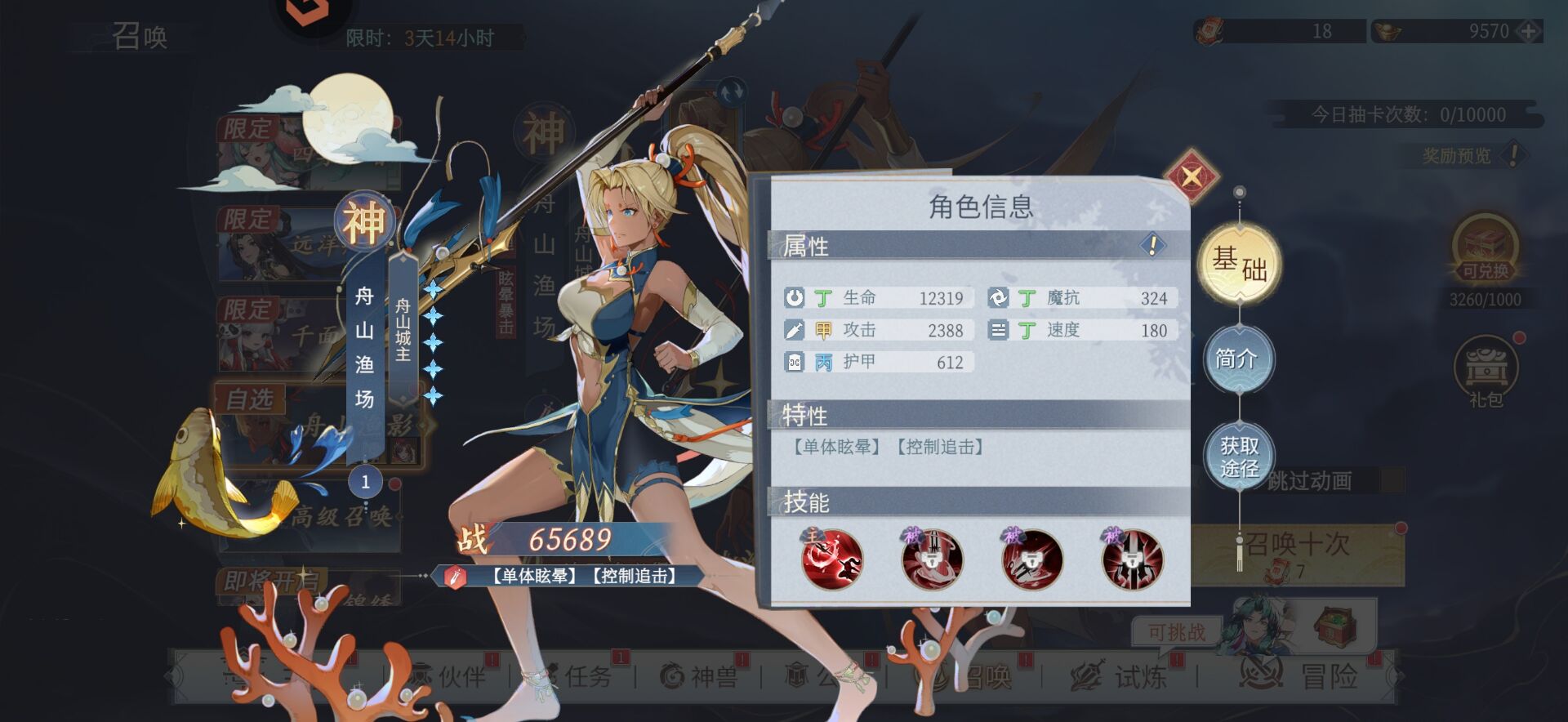Open the 简介 tab
The width and height of the screenshot is (1568, 722).
pos(1238,359)
